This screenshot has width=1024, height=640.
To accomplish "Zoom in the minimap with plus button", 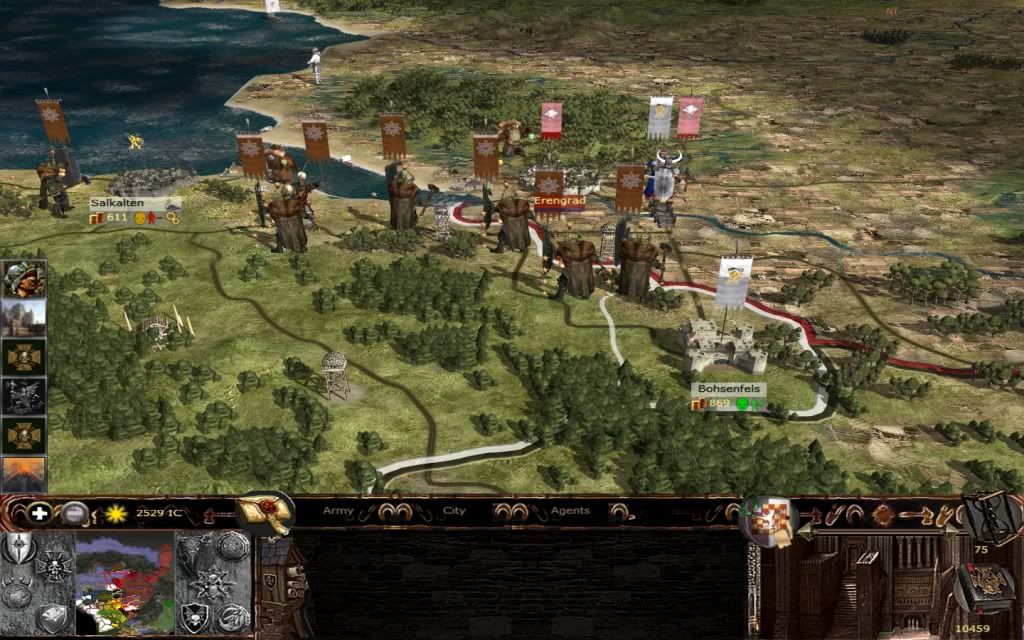I will pyautogui.click(x=40, y=514).
